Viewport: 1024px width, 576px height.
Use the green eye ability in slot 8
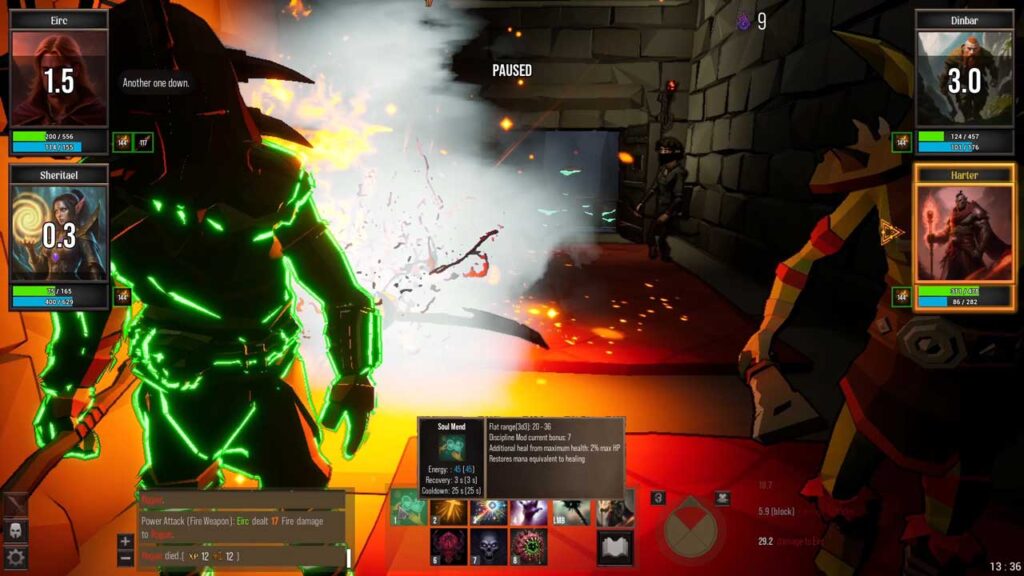529,547
